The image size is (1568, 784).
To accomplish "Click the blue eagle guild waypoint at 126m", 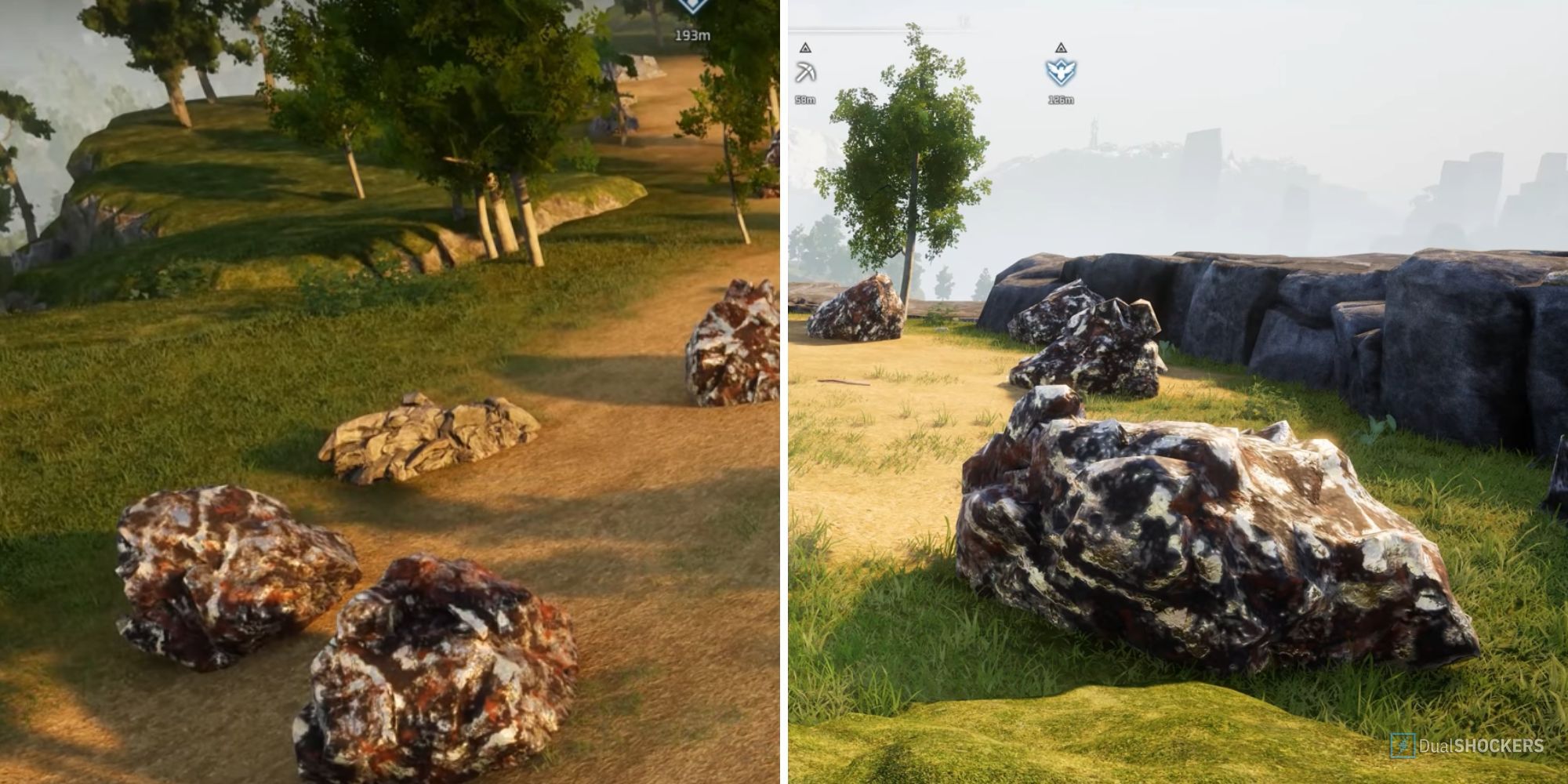I will pos(1060,71).
